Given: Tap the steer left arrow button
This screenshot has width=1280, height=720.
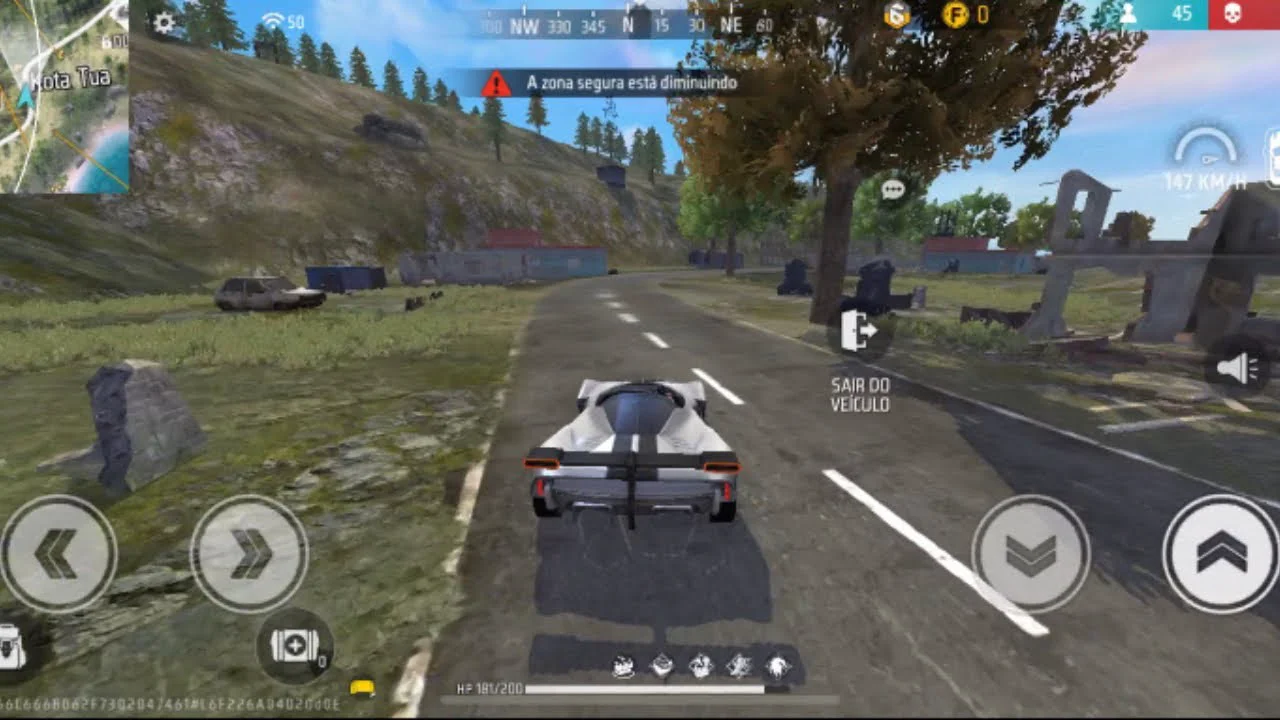Looking at the screenshot, I should (58, 554).
